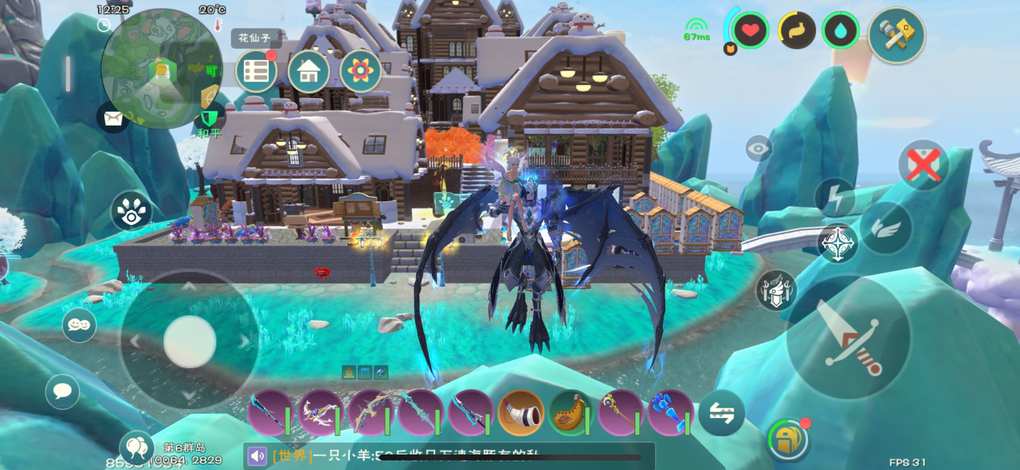Screen dimensions: 1020x470
Task: Select the horn item hotbar slot
Action: click(521, 412)
